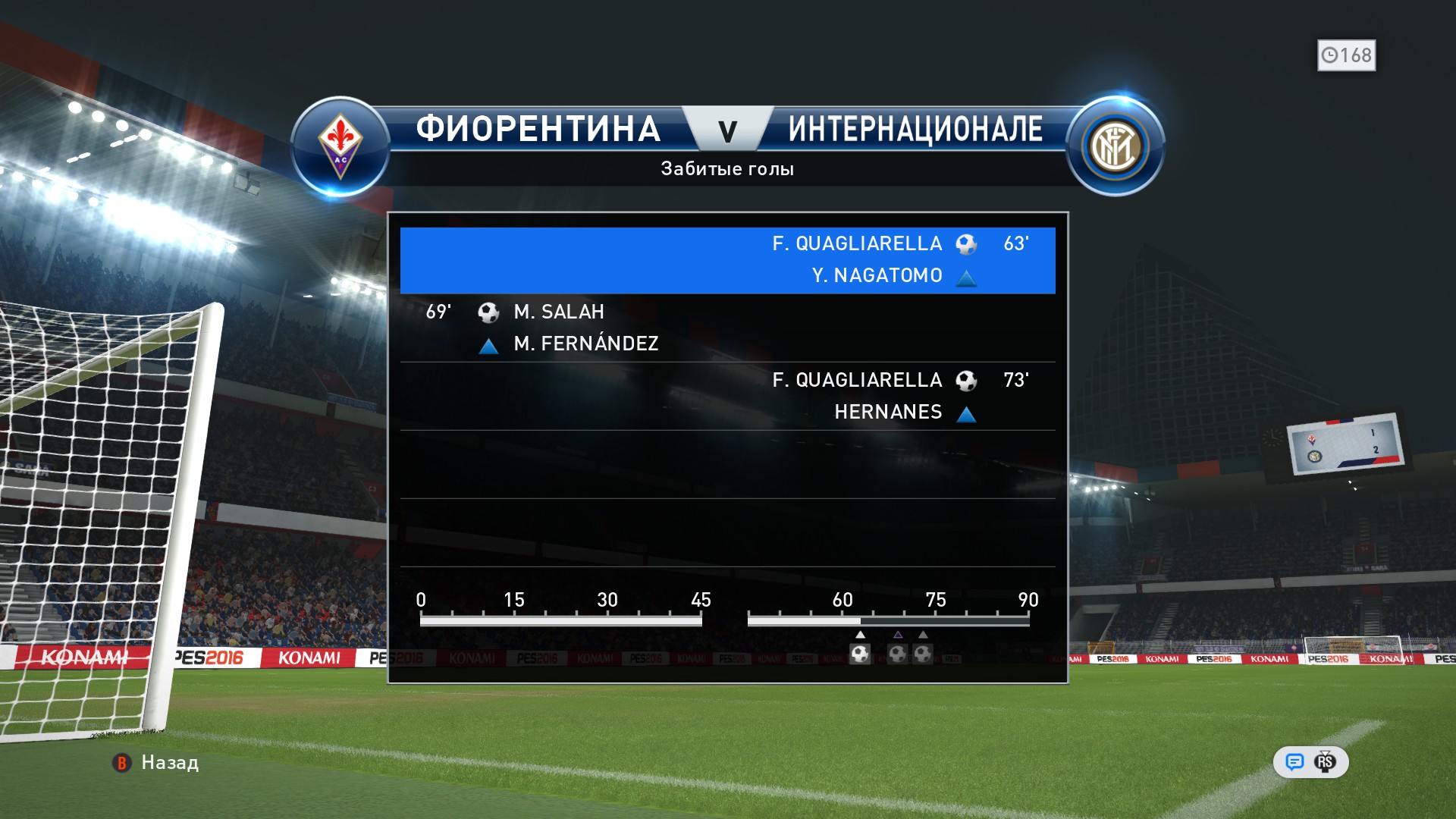
Task: Open the chat bubble icon
Action: [1294, 762]
